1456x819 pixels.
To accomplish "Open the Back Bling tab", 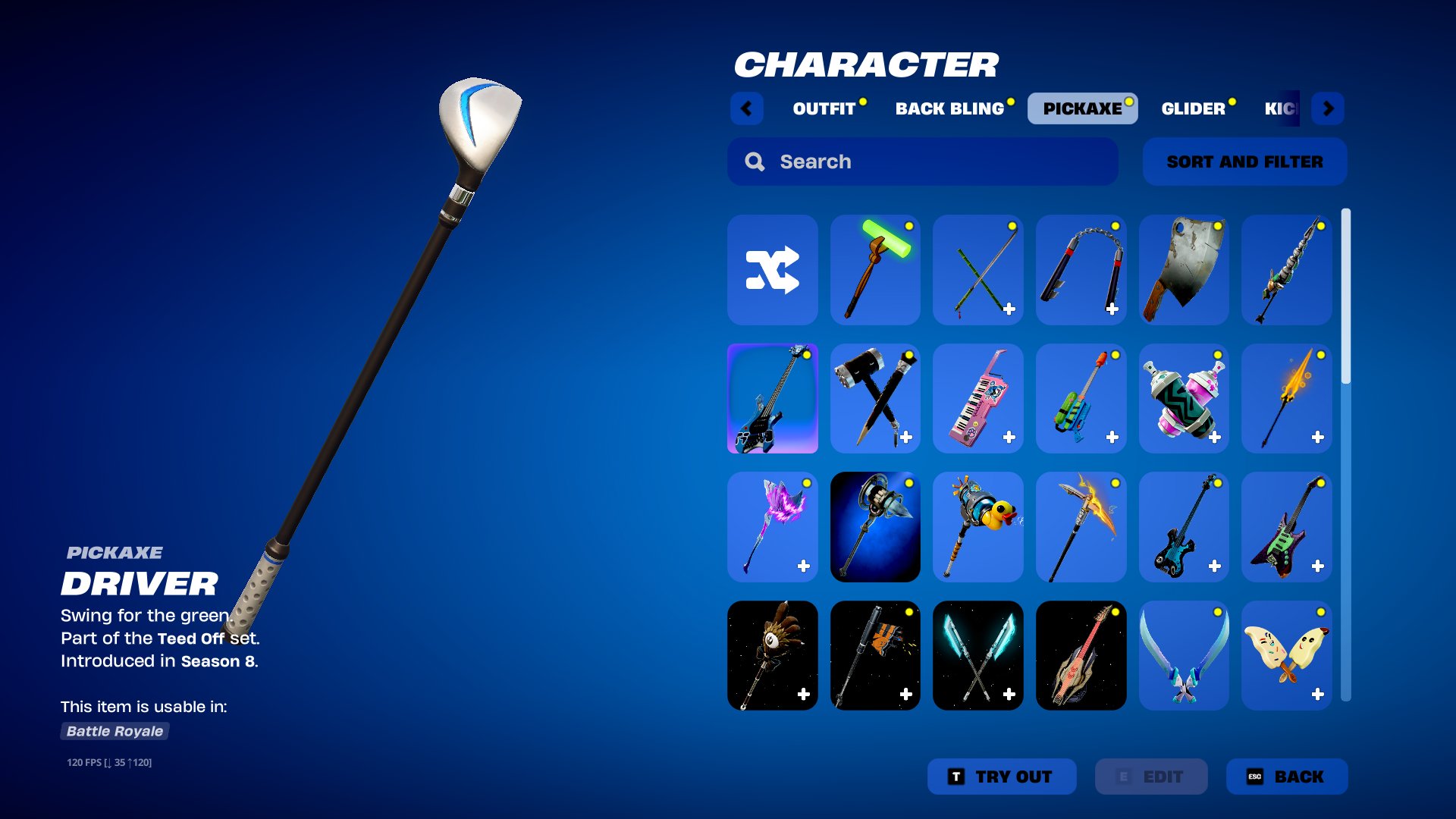I will (x=949, y=108).
